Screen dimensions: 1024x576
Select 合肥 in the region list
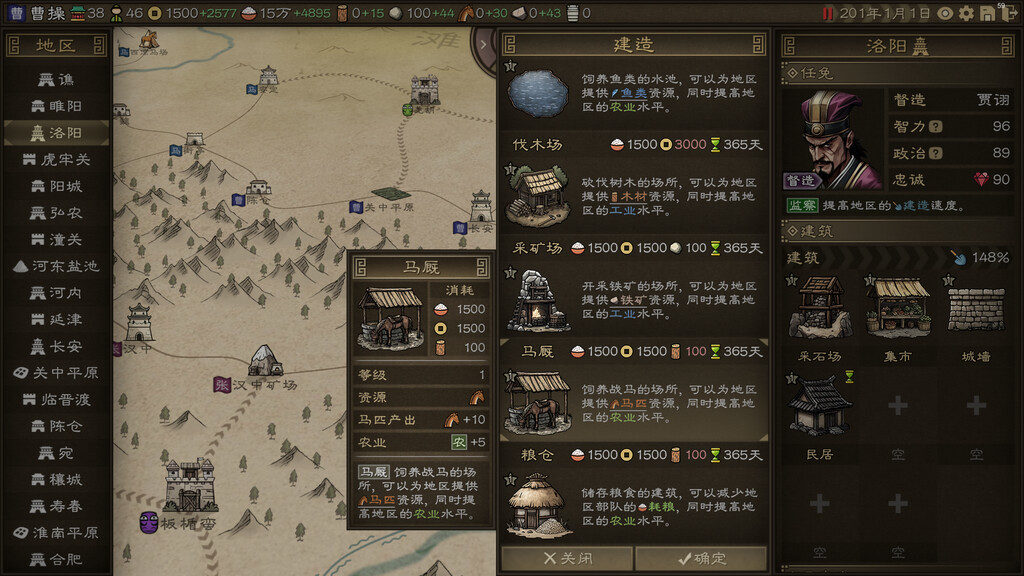(x=57, y=559)
